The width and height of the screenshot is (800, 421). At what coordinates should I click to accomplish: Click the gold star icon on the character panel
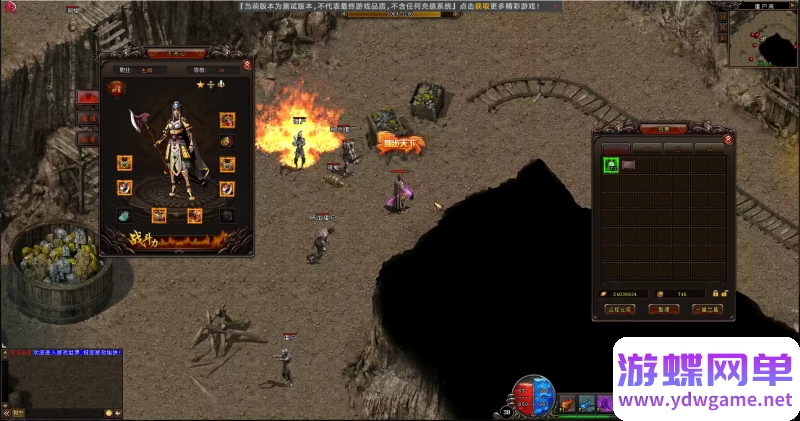coord(199,86)
